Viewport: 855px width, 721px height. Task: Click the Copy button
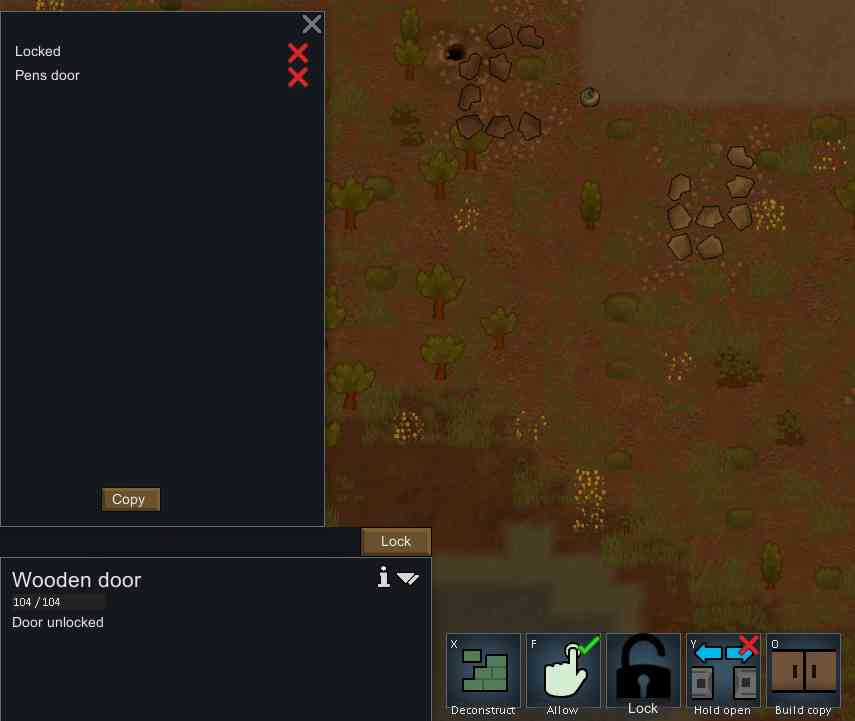click(130, 499)
